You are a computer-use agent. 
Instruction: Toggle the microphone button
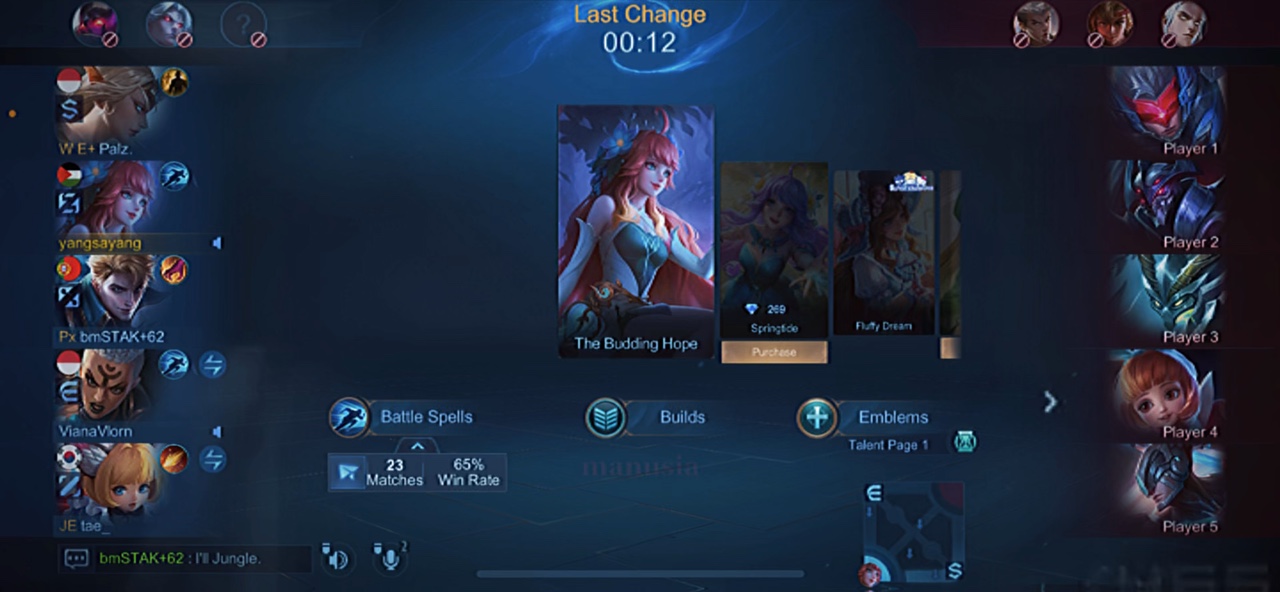point(389,558)
